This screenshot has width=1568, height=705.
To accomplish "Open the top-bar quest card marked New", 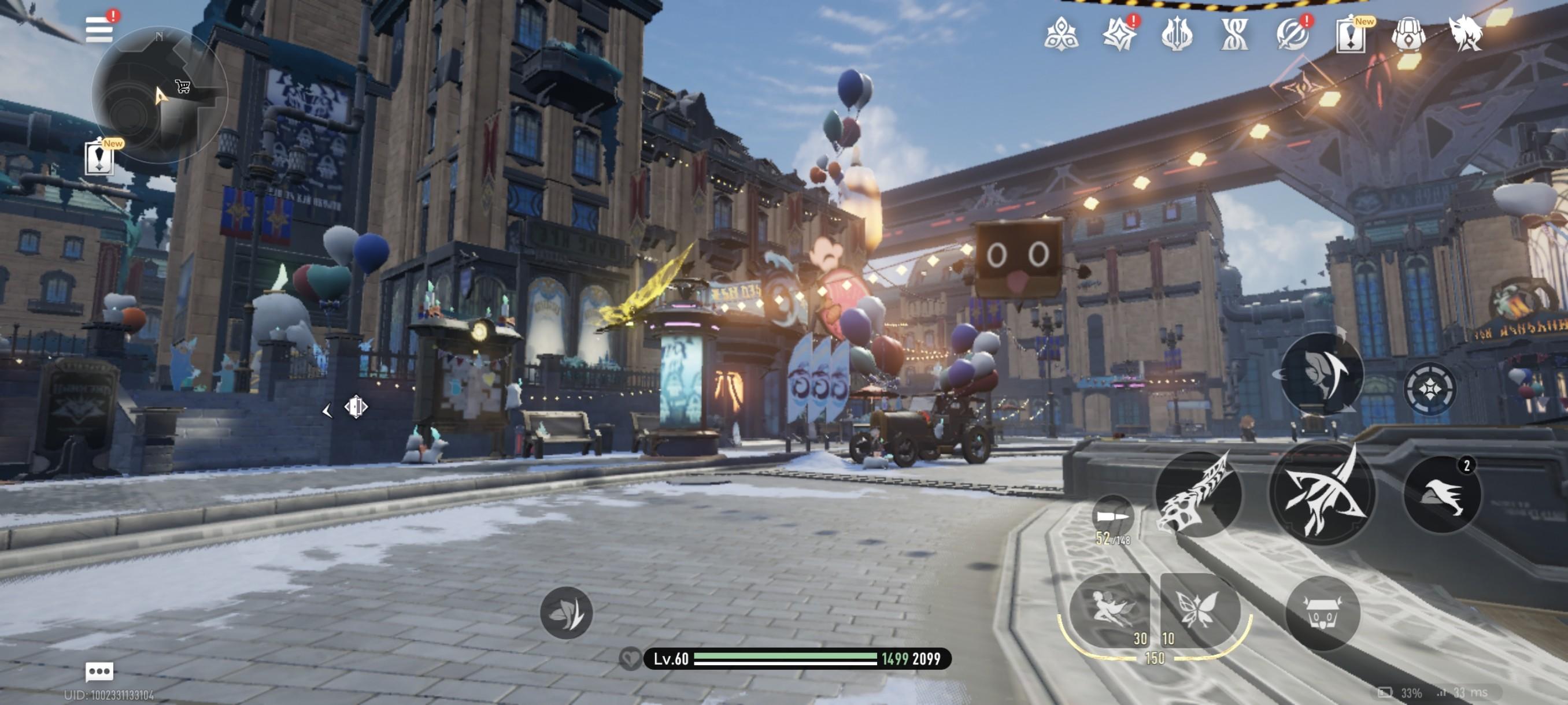I will pos(1351,35).
